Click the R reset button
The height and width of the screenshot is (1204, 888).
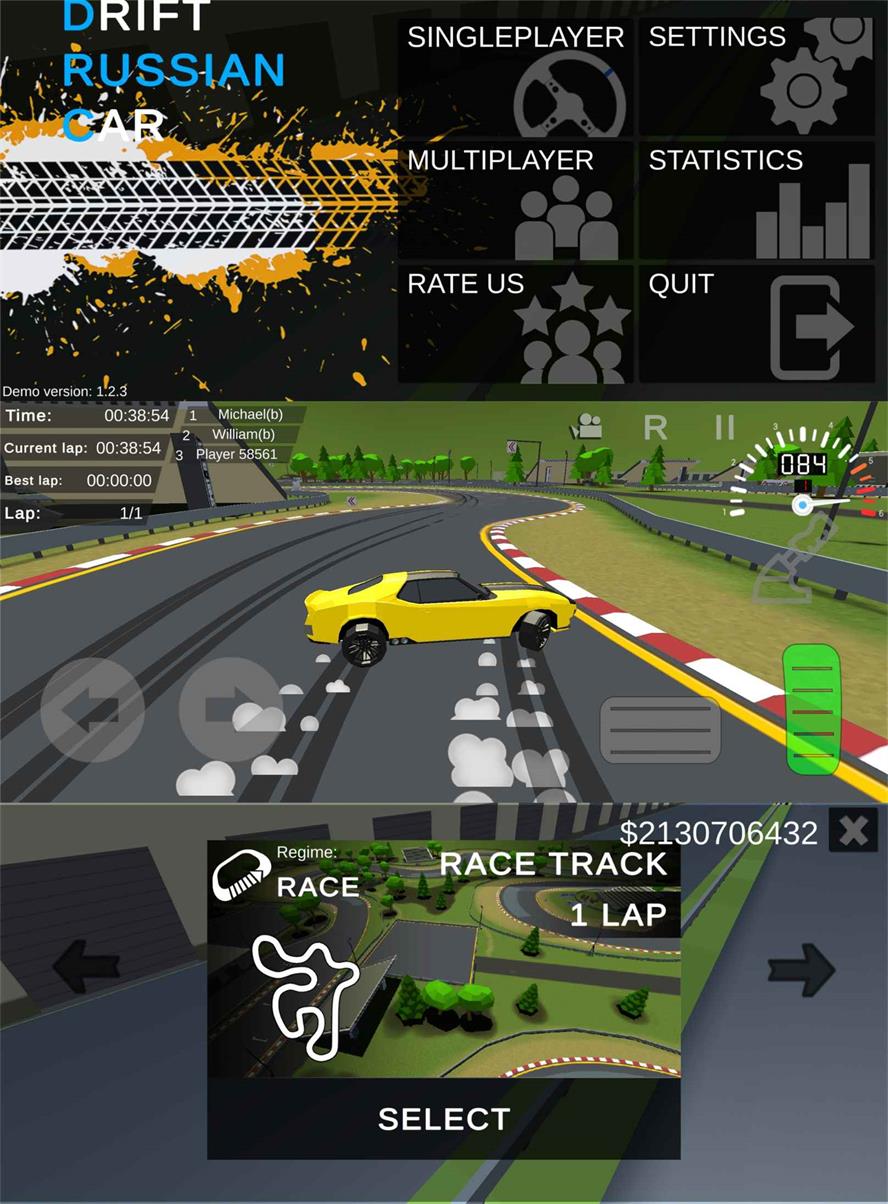[655, 428]
